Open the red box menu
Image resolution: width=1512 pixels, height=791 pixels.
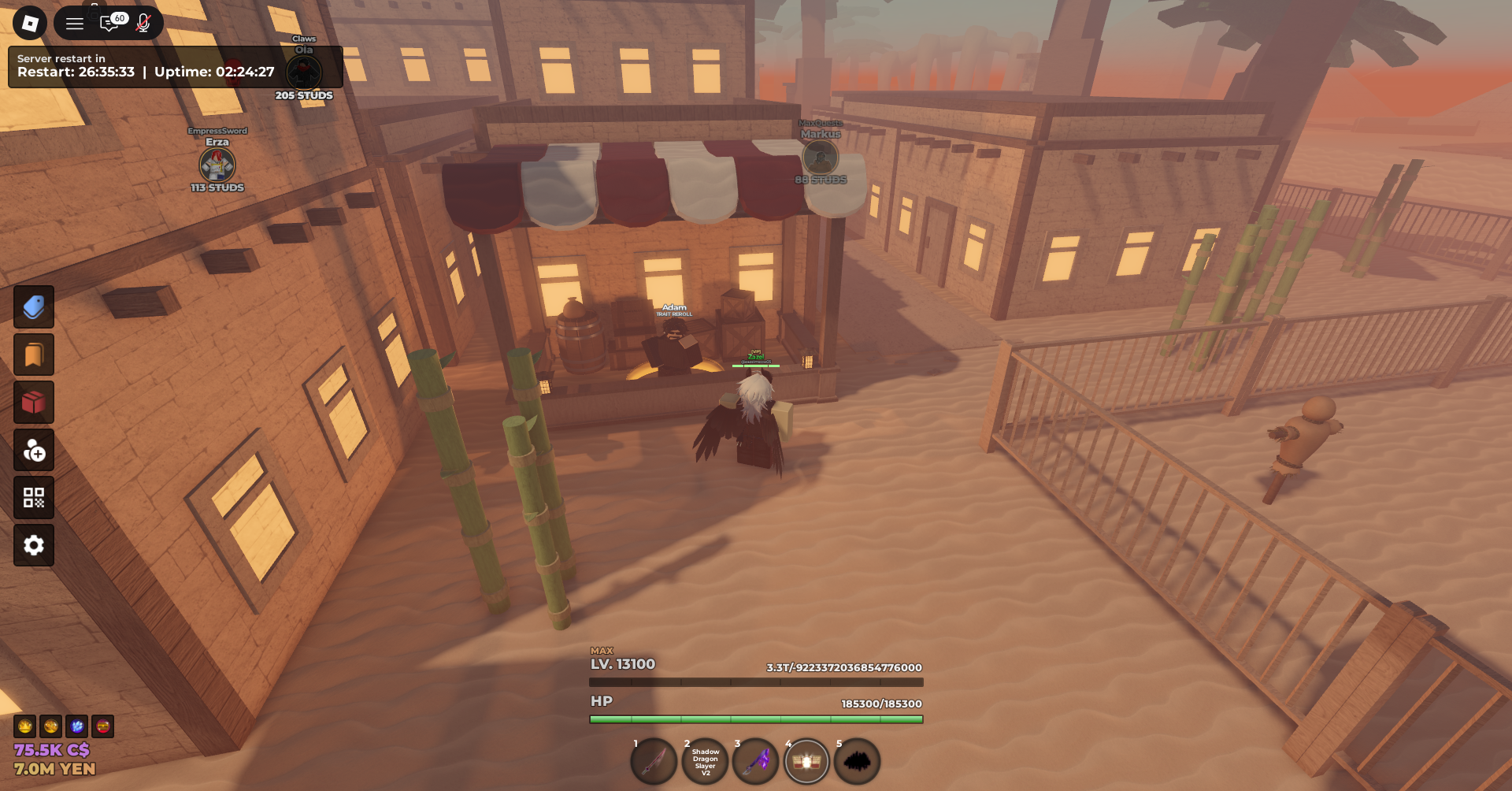(x=34, y=403)
